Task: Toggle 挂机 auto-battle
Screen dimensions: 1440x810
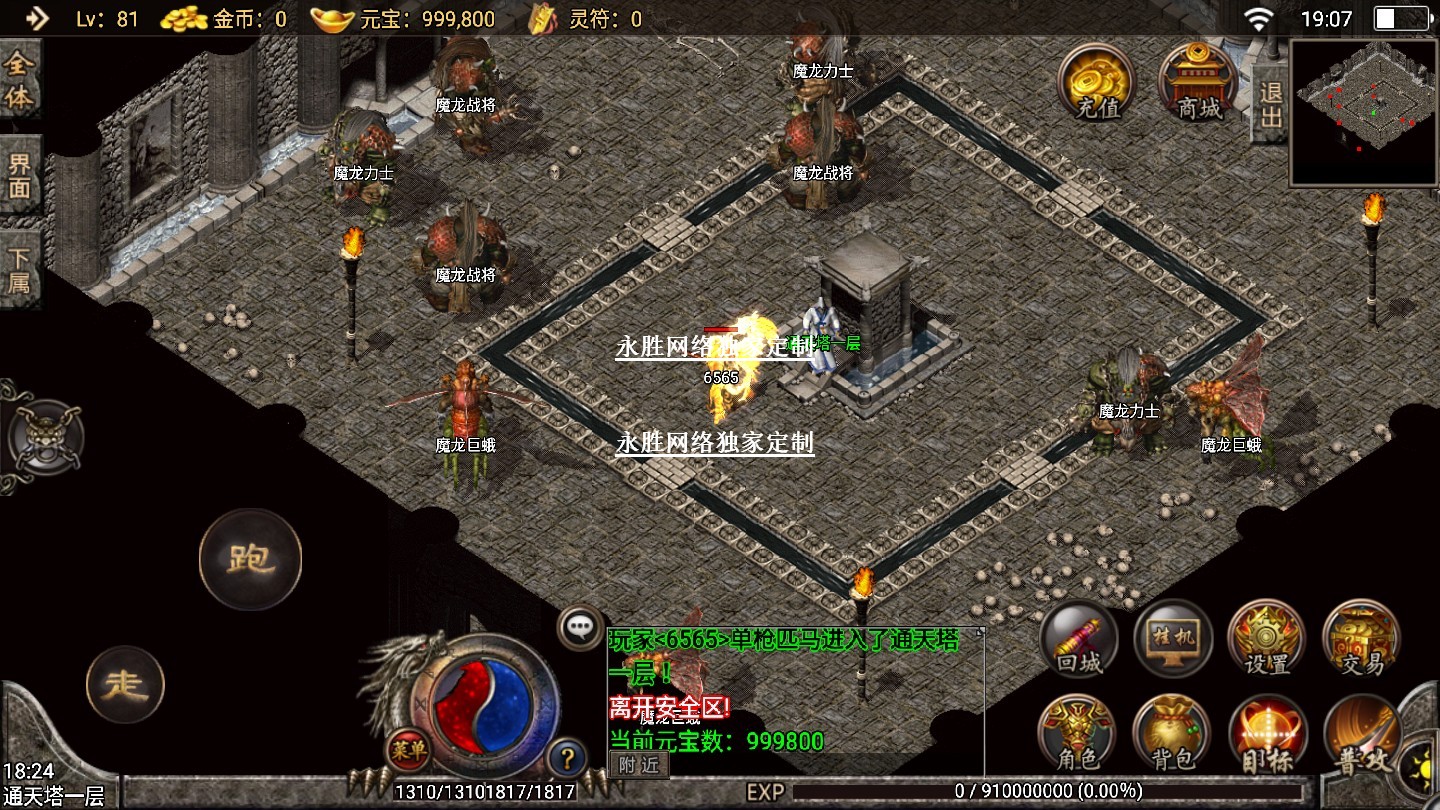Action: tap(1173, 640)
